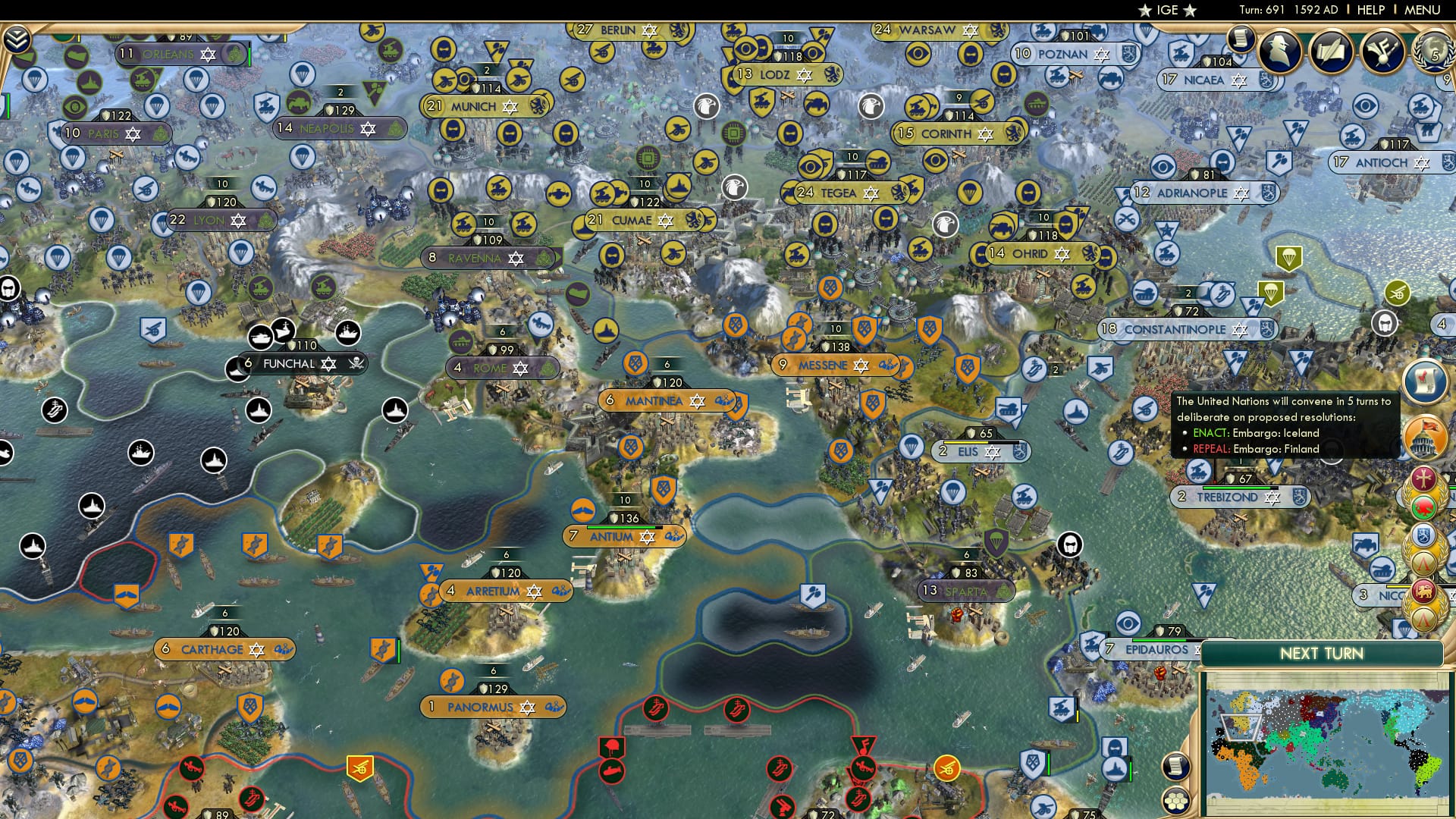1456x819 pixels.
Task: Click Elis city health bar
Action: click(x=981, y=443)
